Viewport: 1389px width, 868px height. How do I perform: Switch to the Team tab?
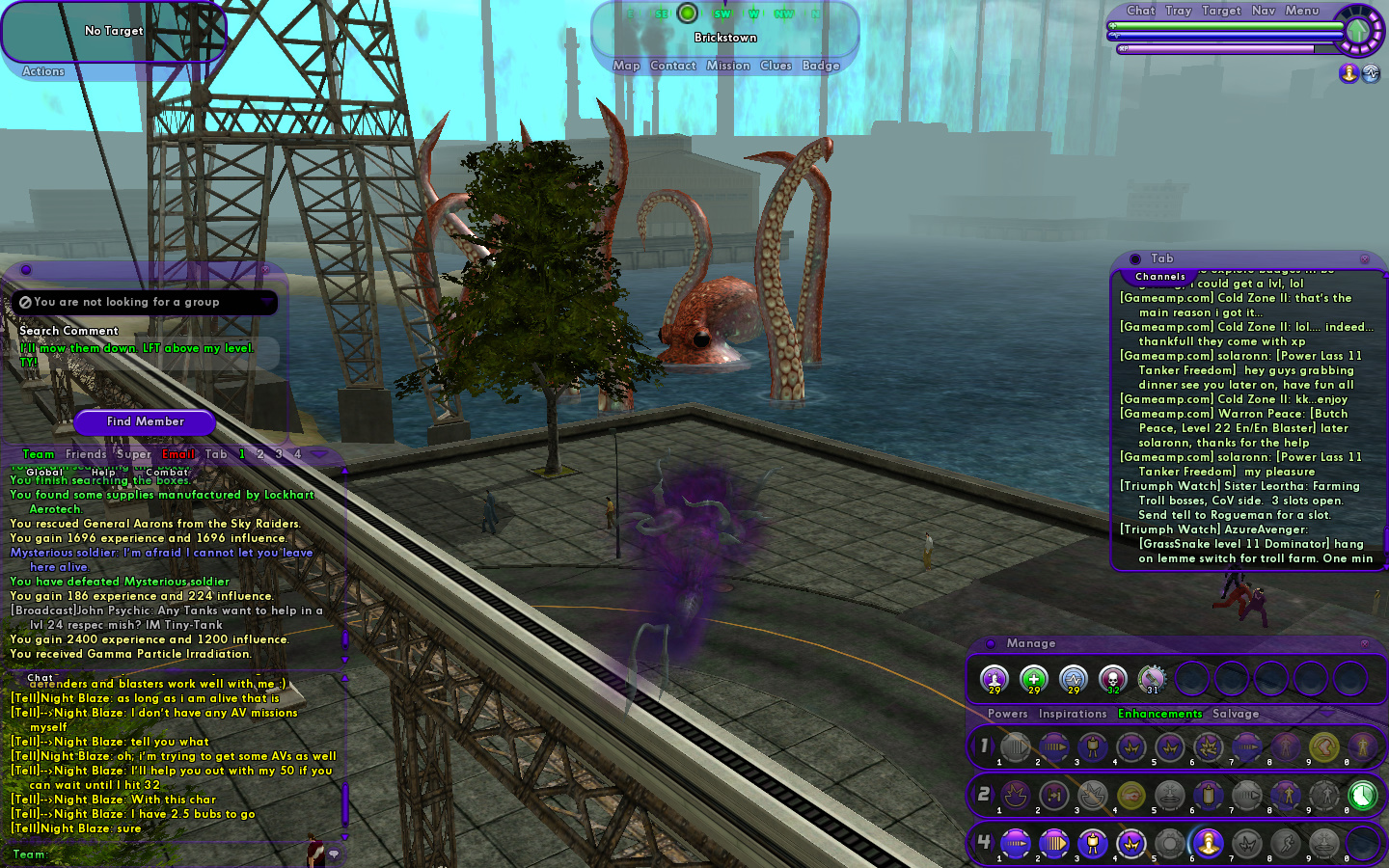click(39, 454)
